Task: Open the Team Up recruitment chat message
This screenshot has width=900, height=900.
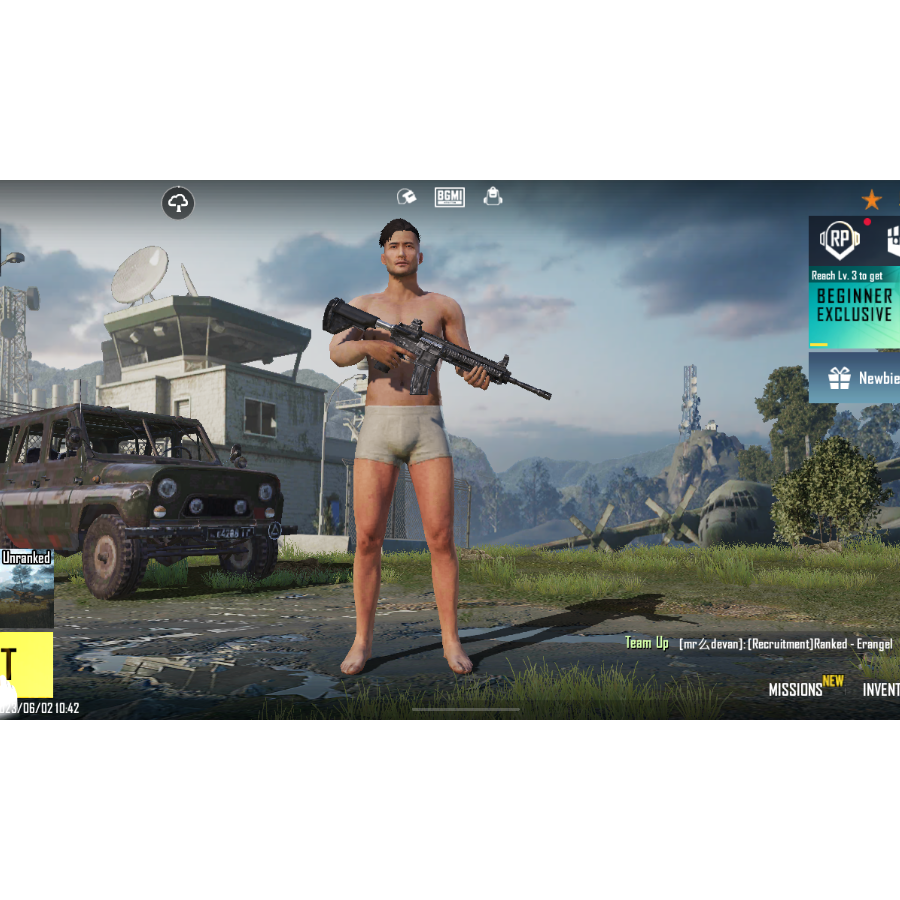Action: [760, 644]
